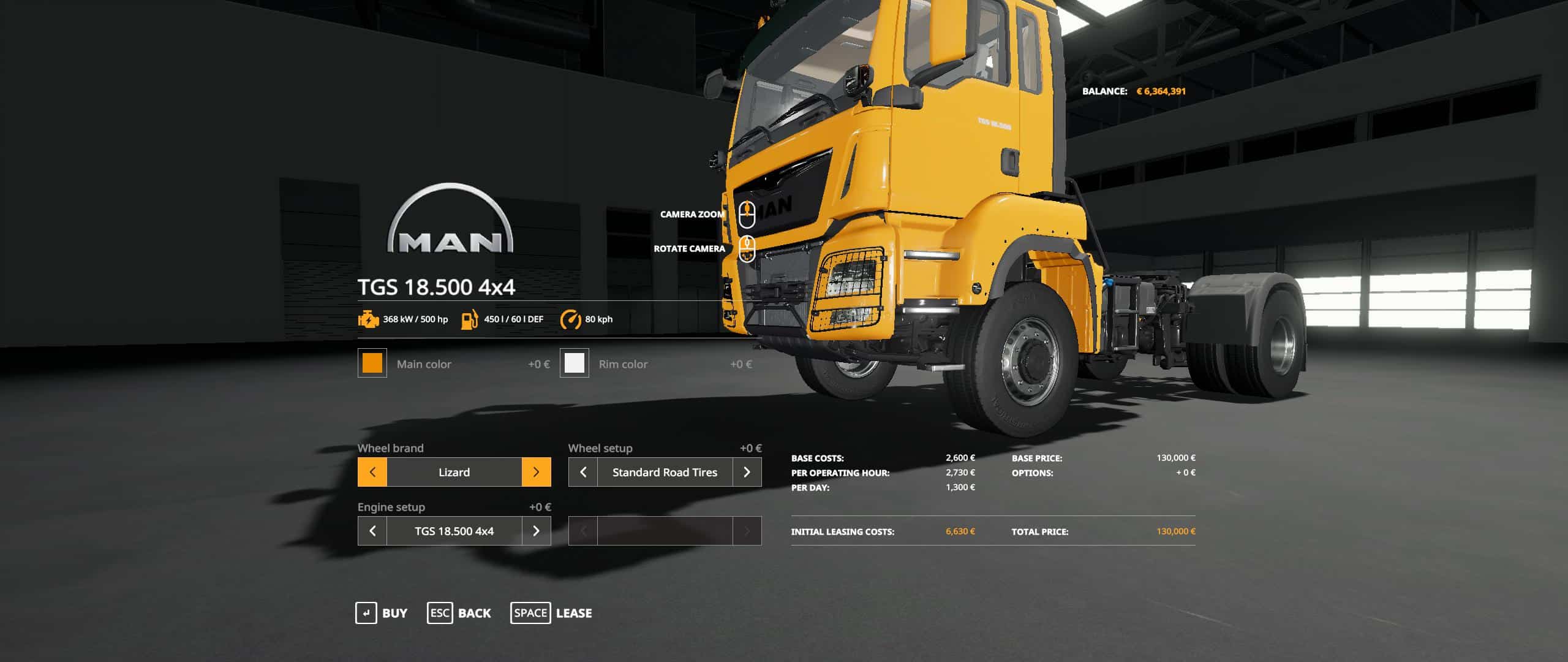Select previous Wheel setup option
Screen dimensions: 1568x662
pyautogui.click(x=583, y=472)
